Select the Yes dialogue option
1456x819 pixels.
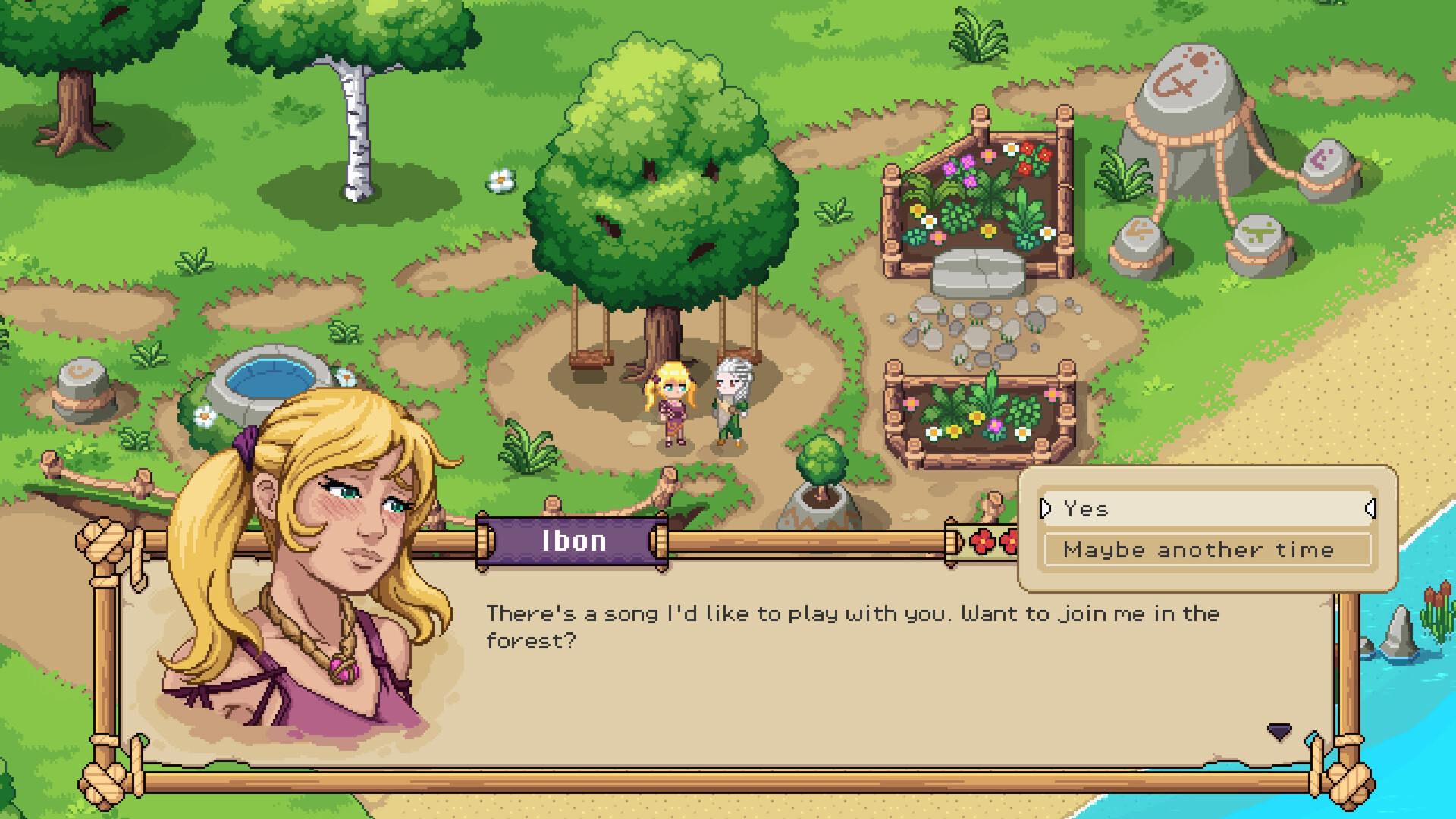[1206, 509]
